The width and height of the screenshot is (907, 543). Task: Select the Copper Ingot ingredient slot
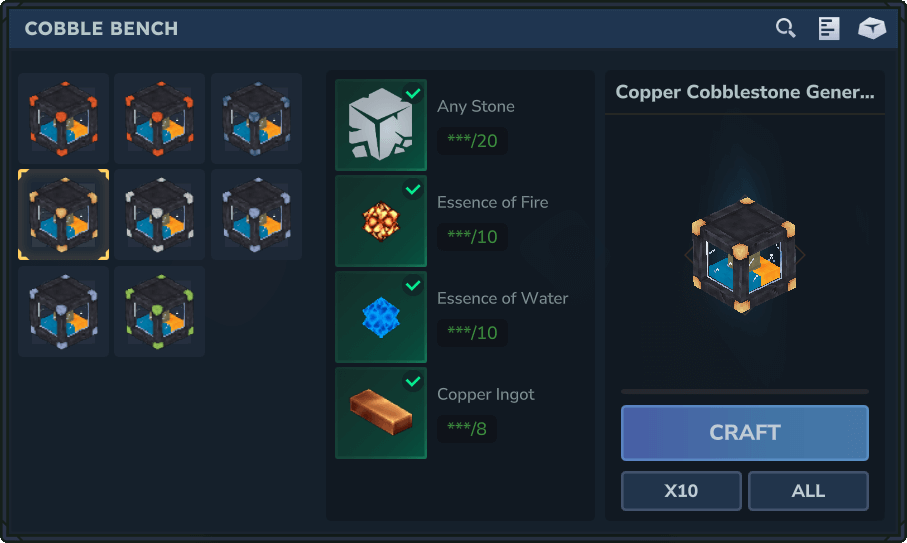click(381, 413)
